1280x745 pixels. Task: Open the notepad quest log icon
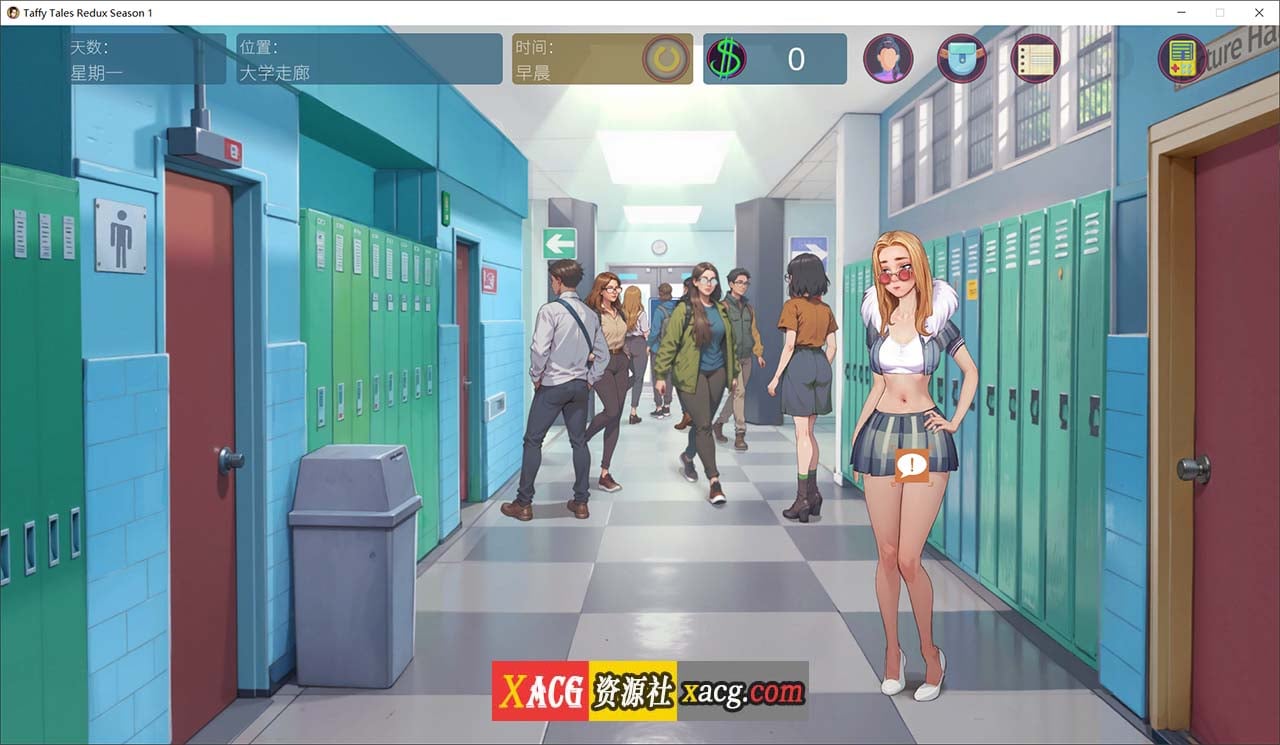click(x=1034, y=58)
